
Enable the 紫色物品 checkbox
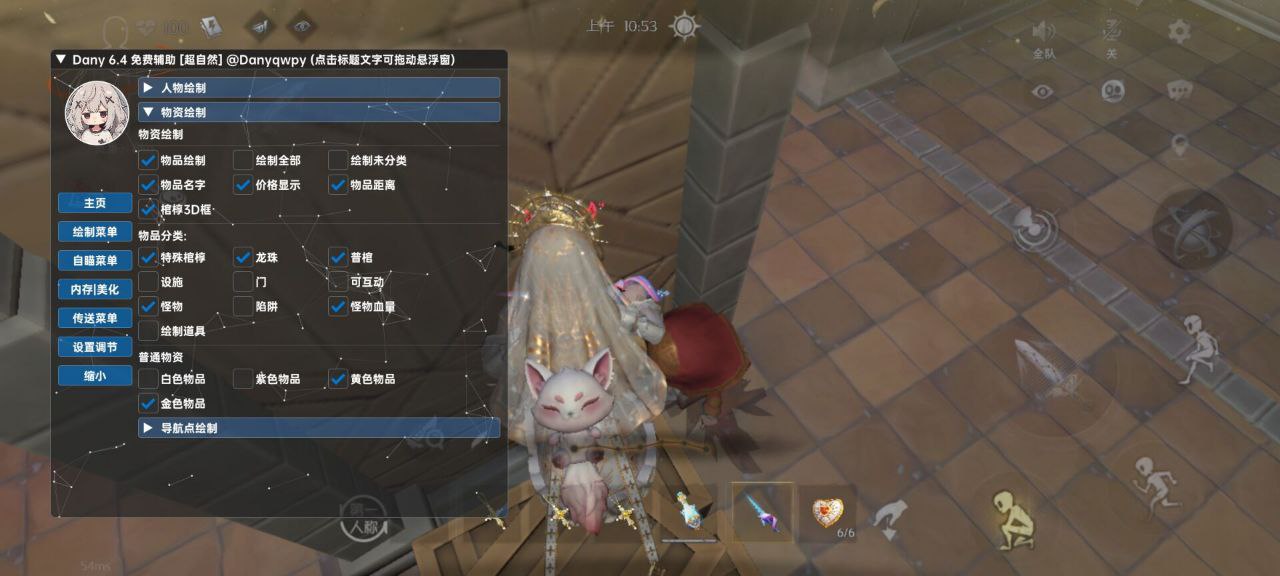[243, 379]
